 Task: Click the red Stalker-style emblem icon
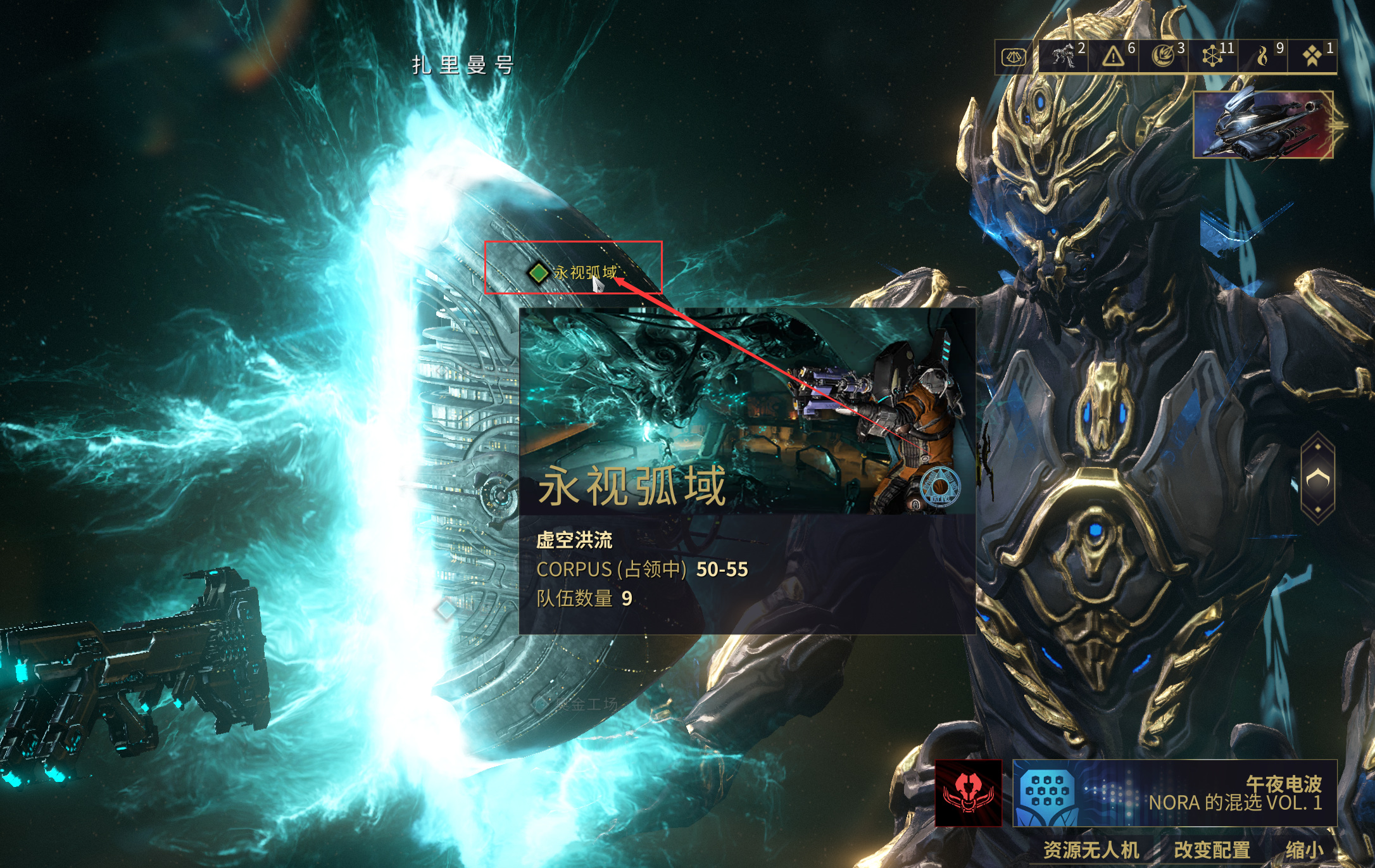coord(968,793)
